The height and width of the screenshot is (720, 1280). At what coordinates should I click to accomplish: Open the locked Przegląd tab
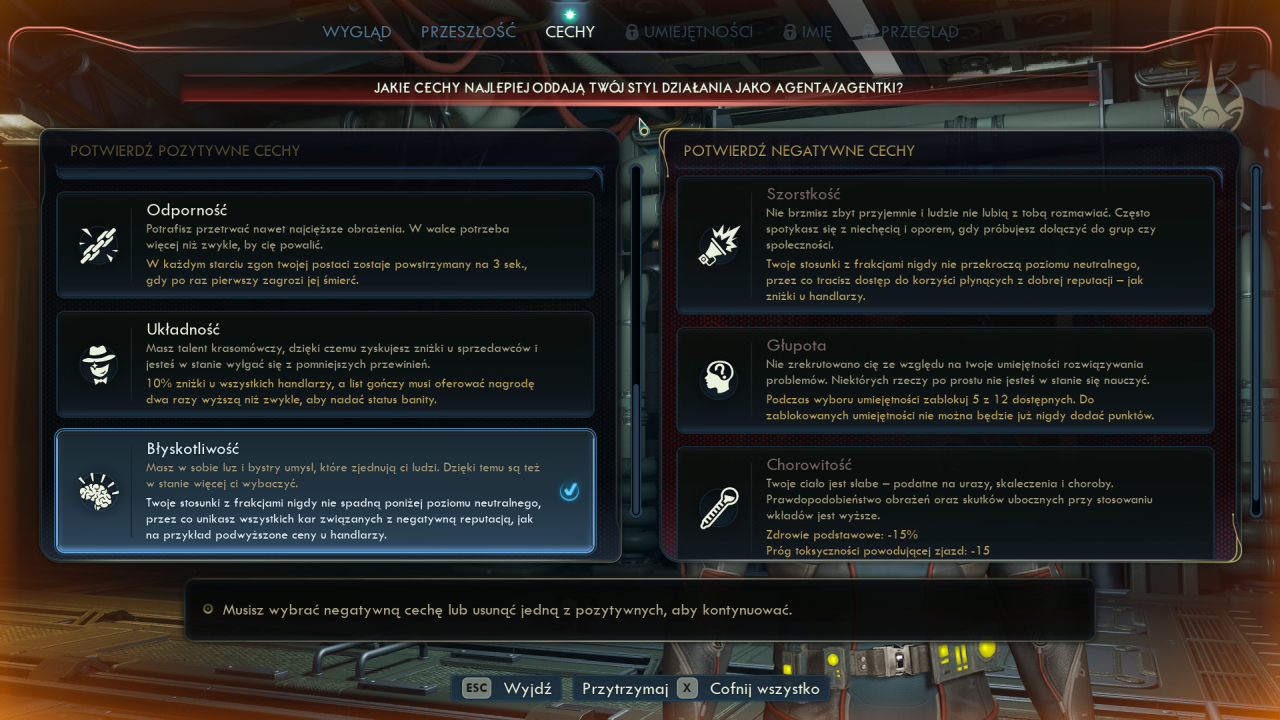910,32
